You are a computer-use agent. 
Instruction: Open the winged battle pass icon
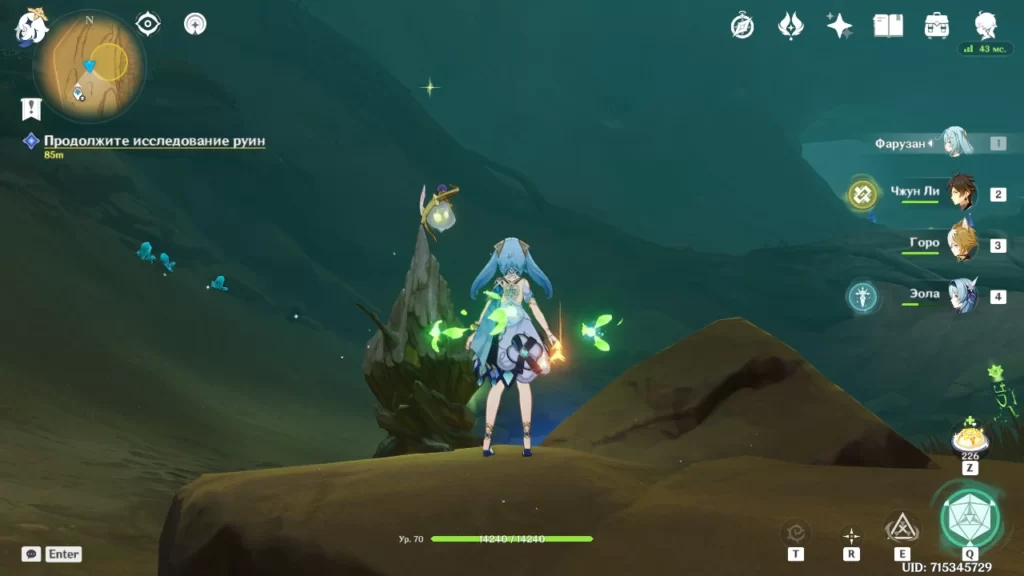791,26
